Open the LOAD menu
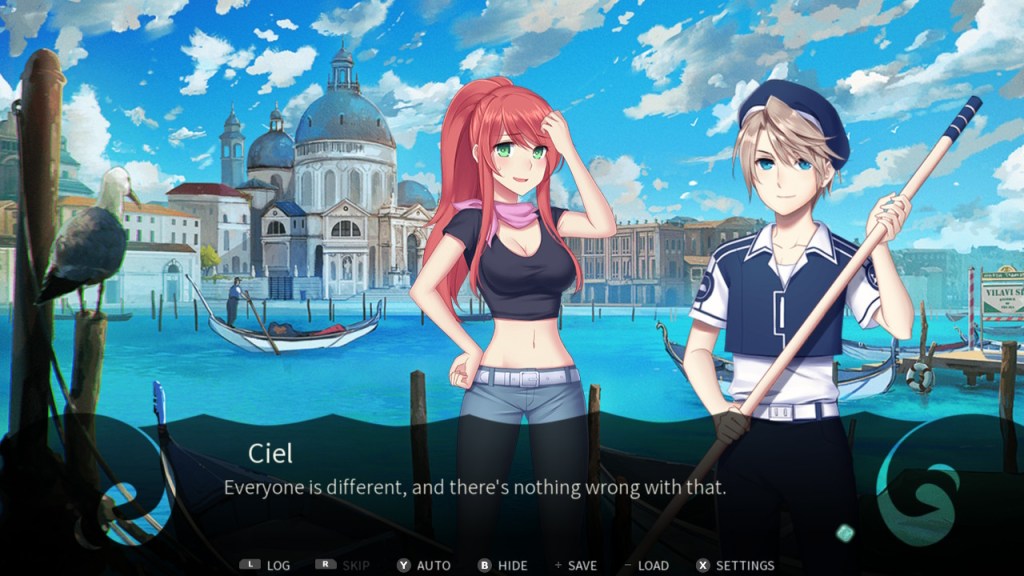Screen dimensions: 1024x576 645,565
